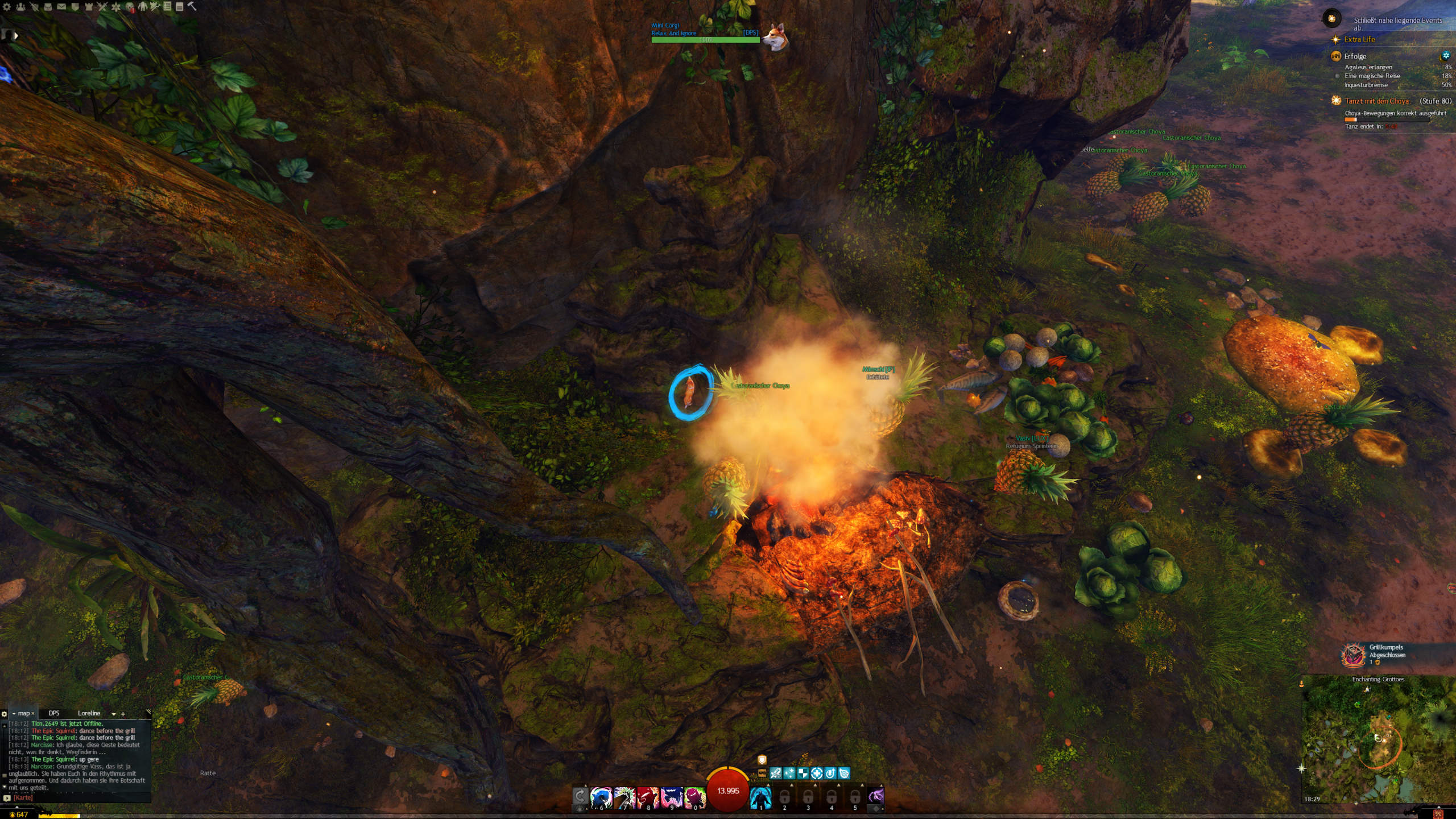Use the red monster skill in slot 8
Image resolution: width=1456 pixels, height=819 pixels.
tap(647, 797)
